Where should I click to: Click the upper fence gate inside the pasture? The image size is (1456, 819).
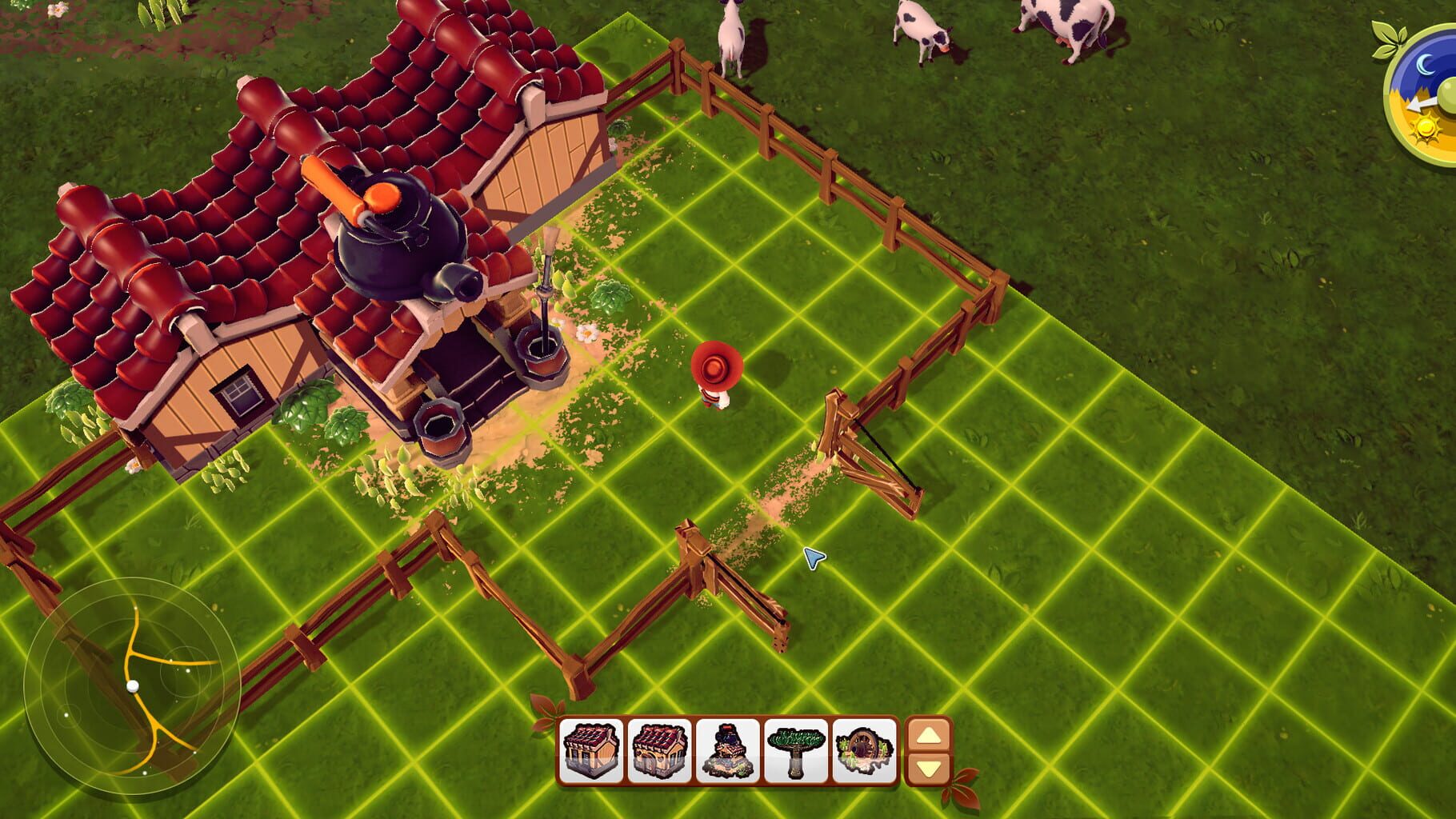pyautogui.click(x=872, y=456)
